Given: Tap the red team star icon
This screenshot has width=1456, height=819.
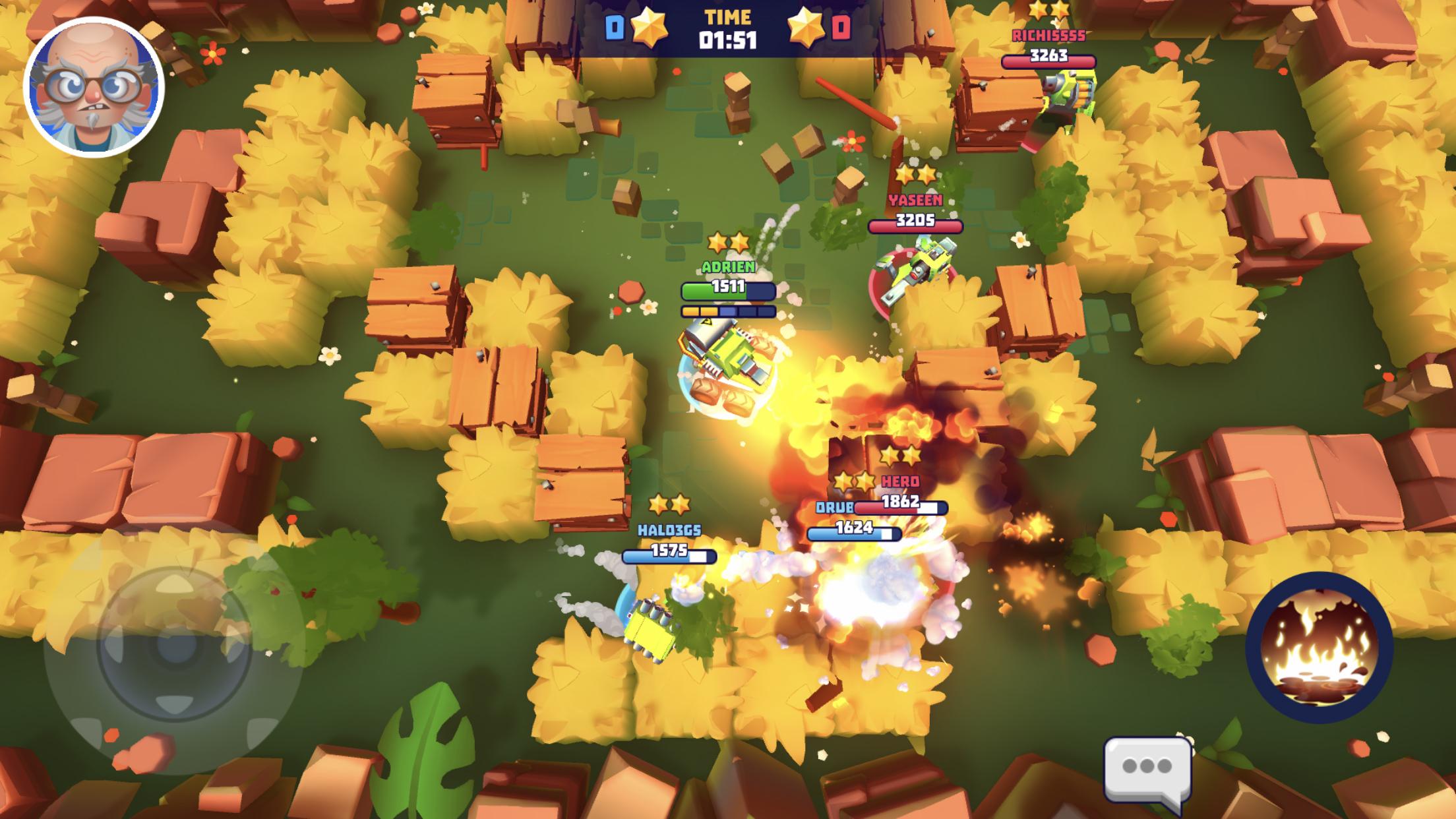Looking at the screenshot, I should (x=805, y=26).
